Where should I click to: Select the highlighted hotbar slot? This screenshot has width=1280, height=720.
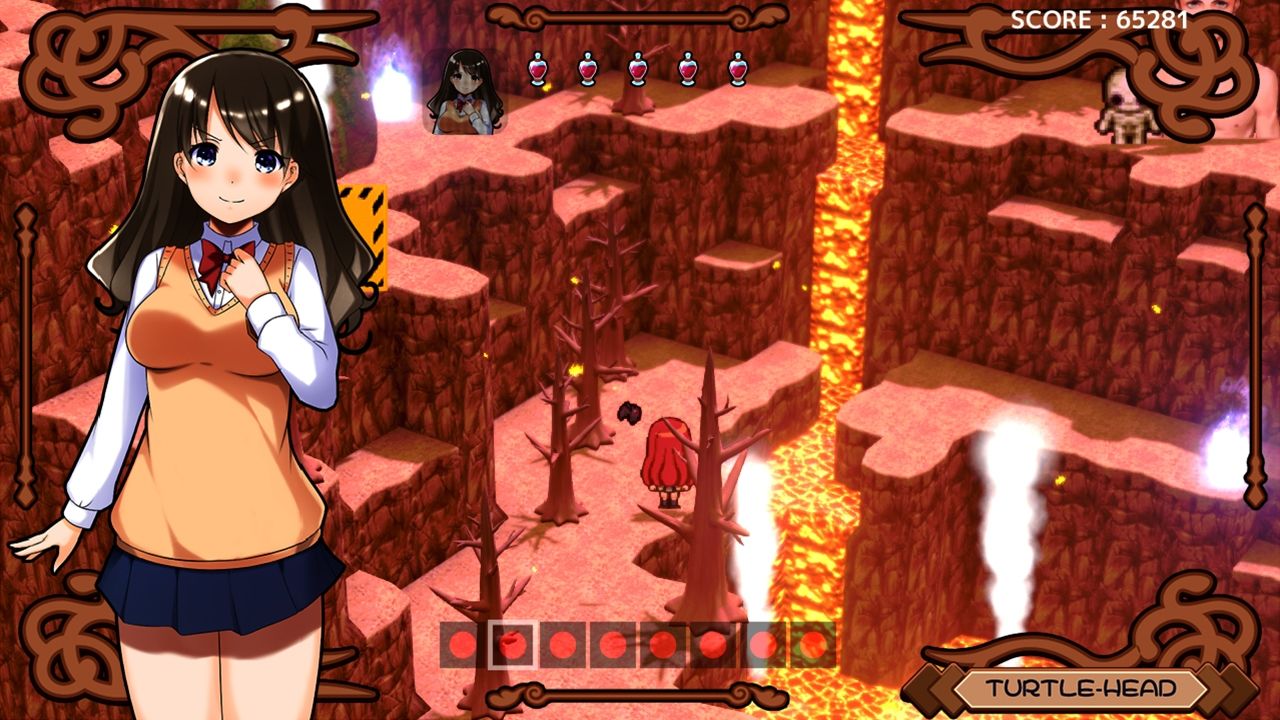(513, 645)
